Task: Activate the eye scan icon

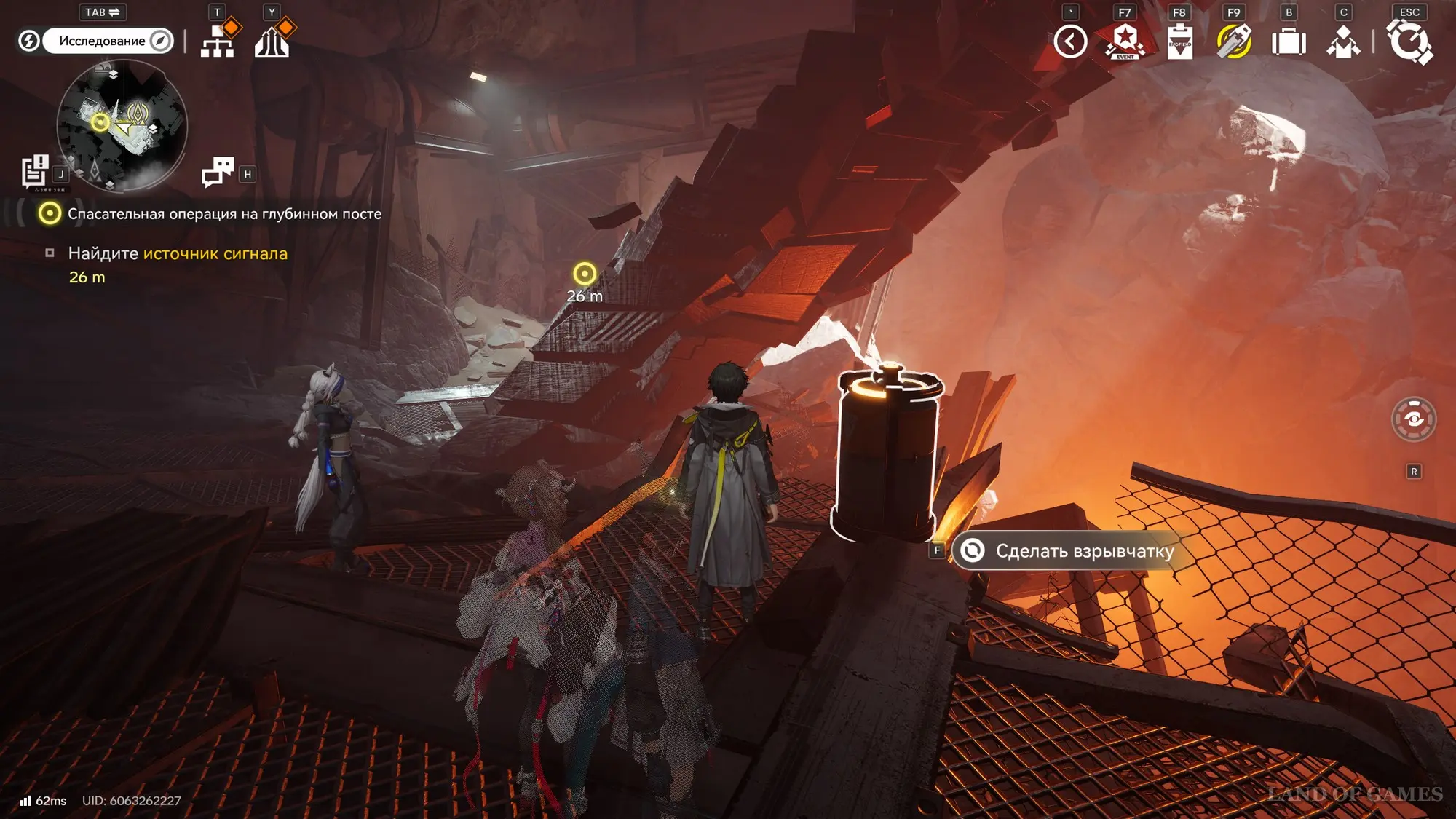Action: (1414, 419)
